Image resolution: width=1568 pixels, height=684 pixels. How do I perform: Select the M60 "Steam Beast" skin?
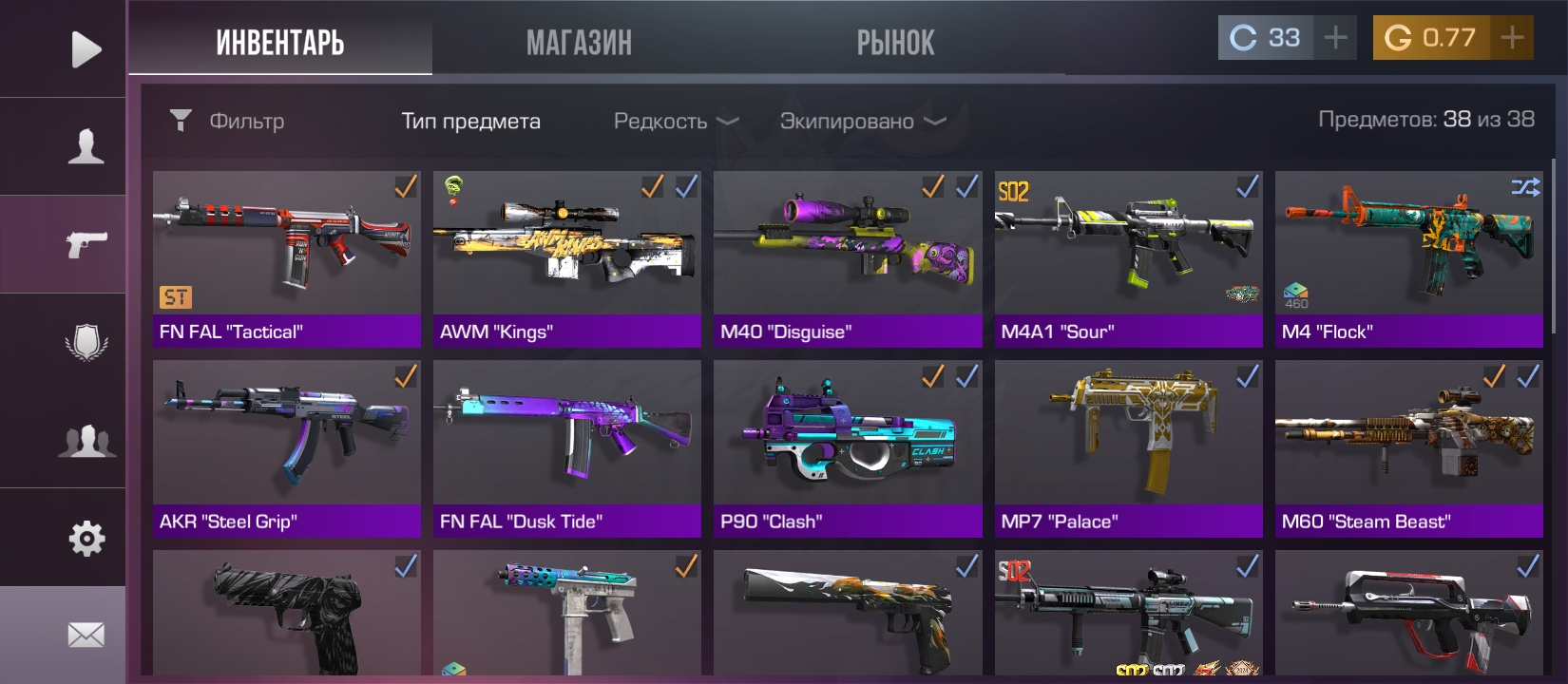pyautogui.click(x=1408, y=448)
